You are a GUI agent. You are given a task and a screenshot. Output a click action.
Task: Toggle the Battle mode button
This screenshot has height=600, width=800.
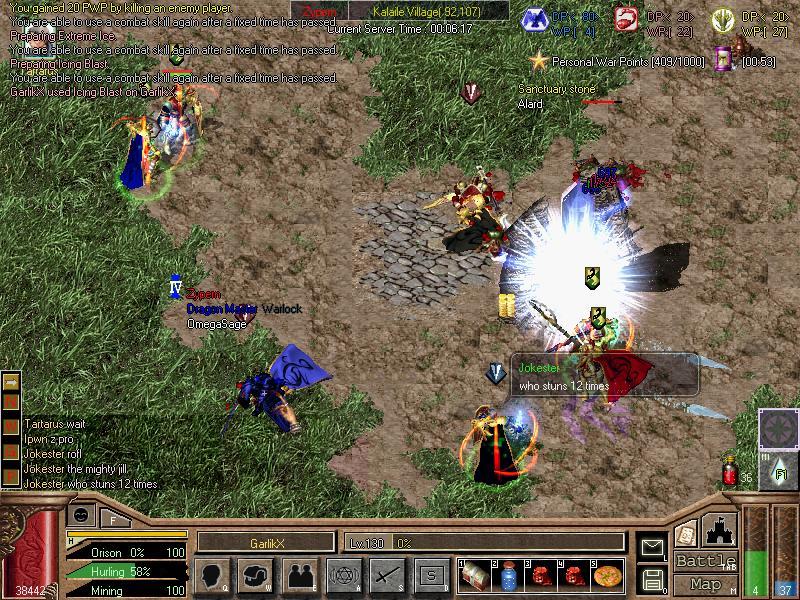[x=704, y=561]
